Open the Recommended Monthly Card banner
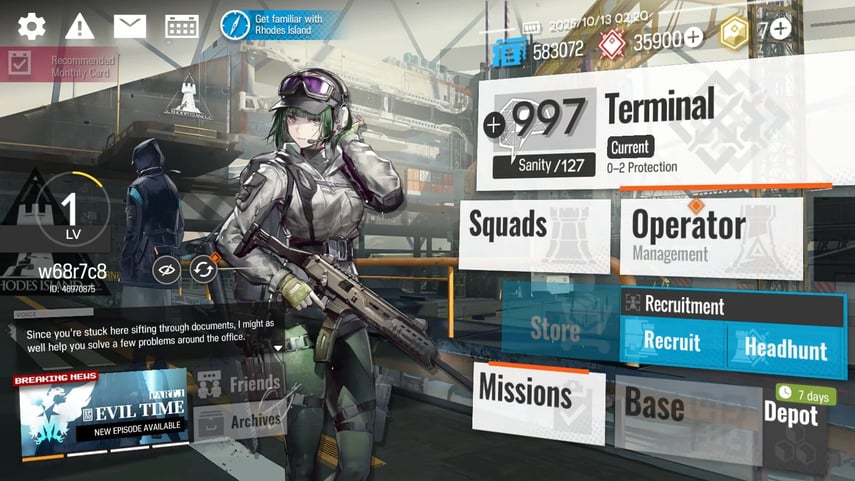This screenshot has width=855, height=481. (x=60, y=66)
